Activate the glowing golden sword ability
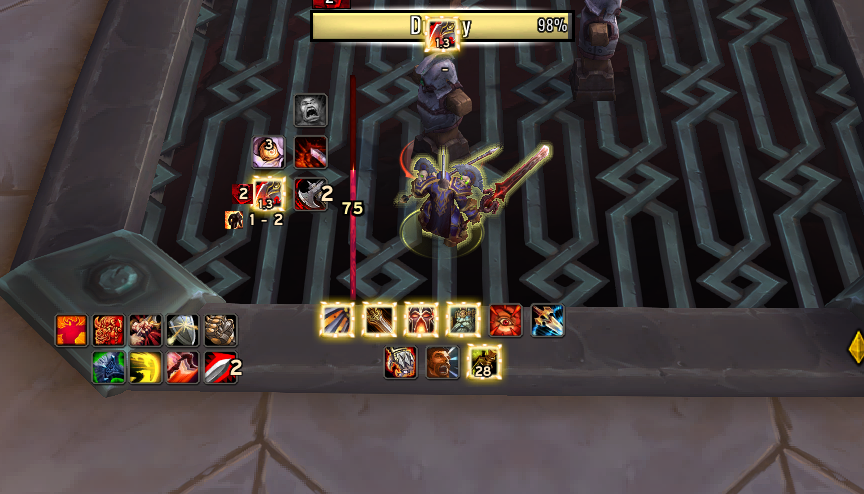 (379, 320)
